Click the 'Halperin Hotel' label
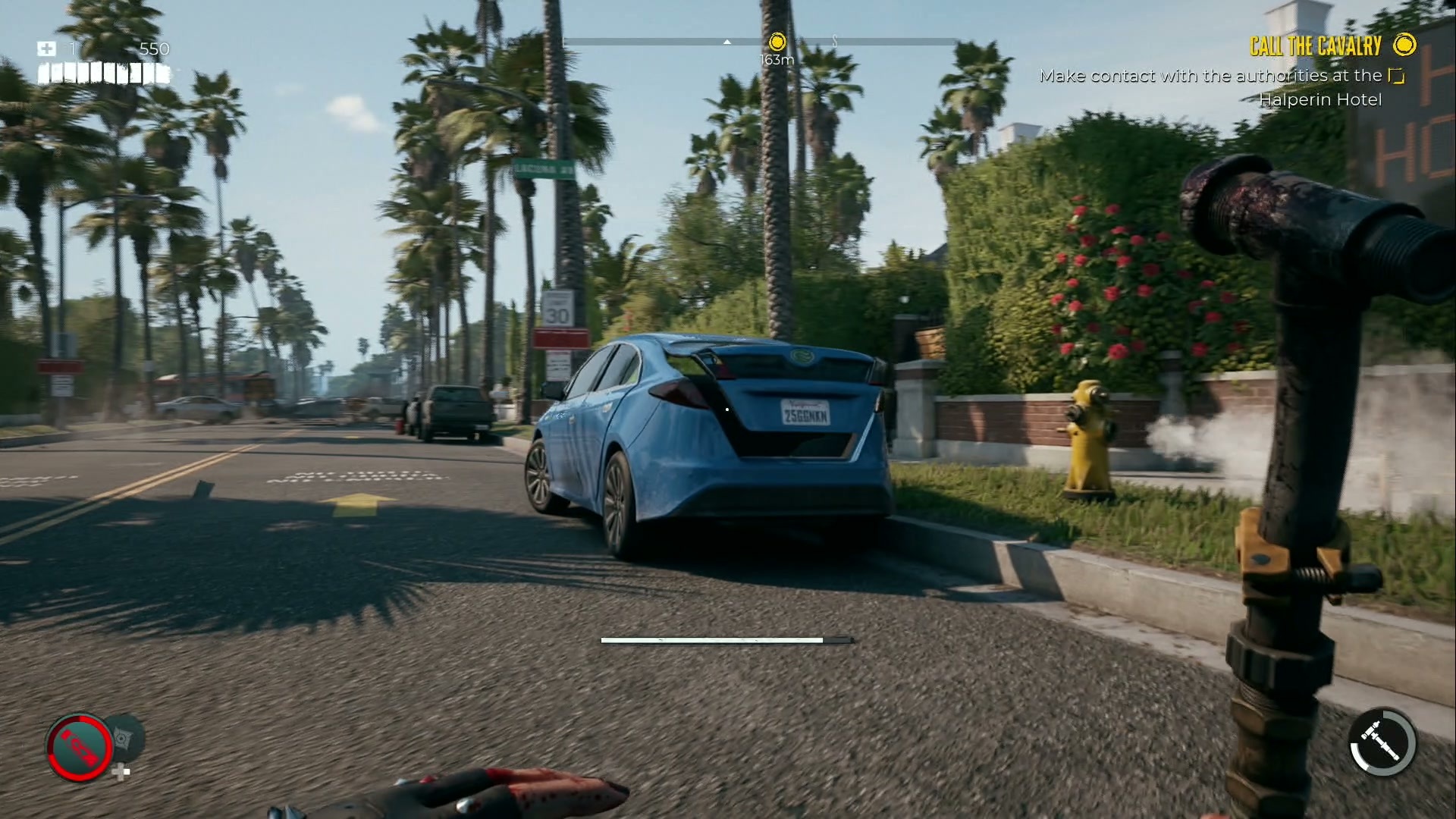Image resolution: width=1456 pixels, height=819 pixels. 1320,99
